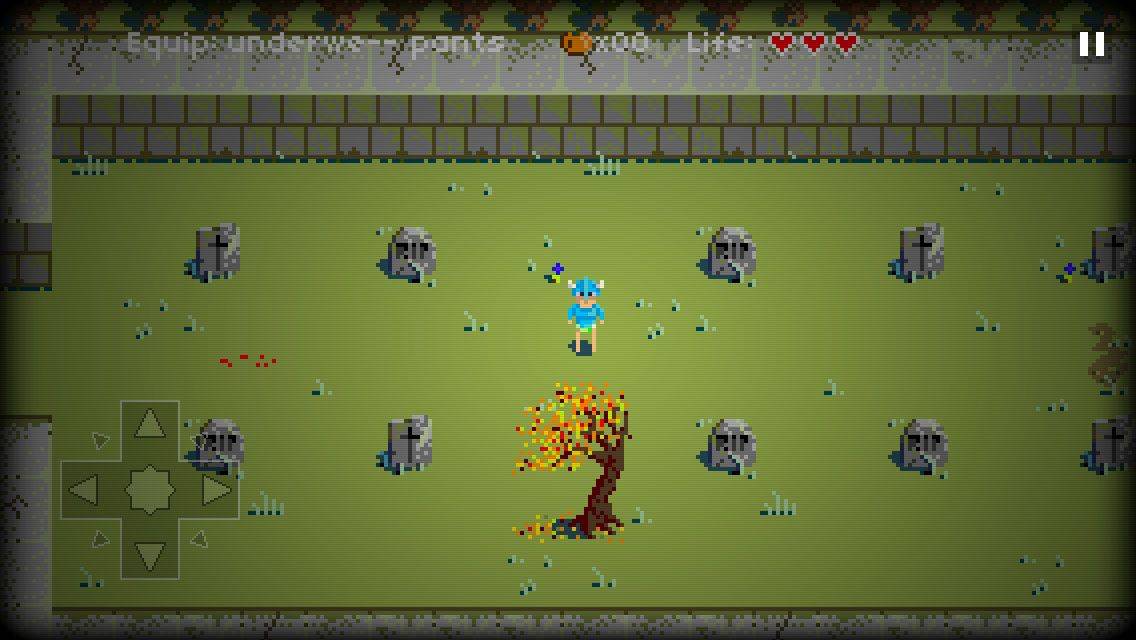Tap the D-pad right arrow

click(x=216, y=490)
